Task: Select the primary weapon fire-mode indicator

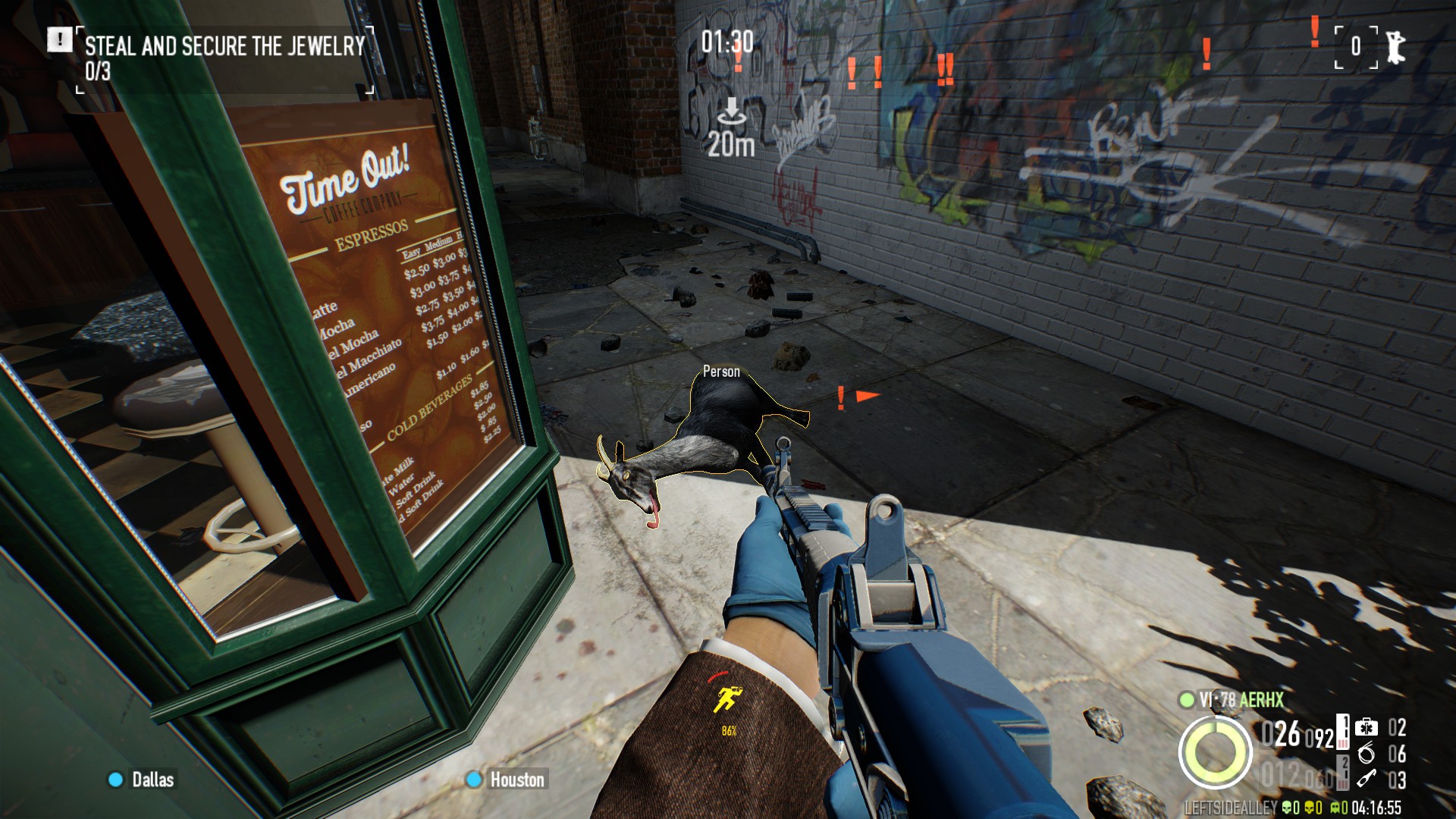Action: 1343,733
